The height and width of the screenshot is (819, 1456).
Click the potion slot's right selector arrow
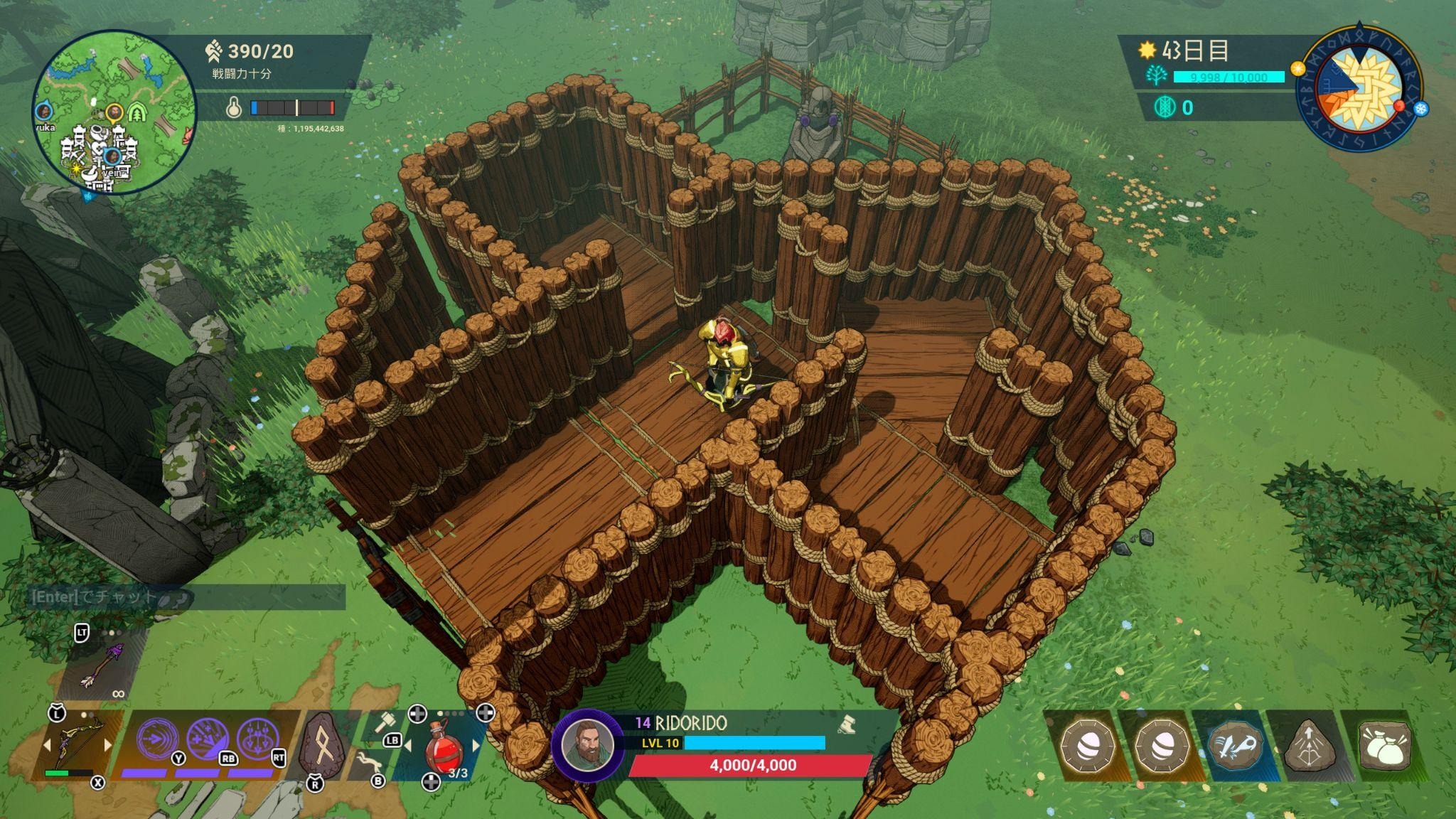pos(476,744)
